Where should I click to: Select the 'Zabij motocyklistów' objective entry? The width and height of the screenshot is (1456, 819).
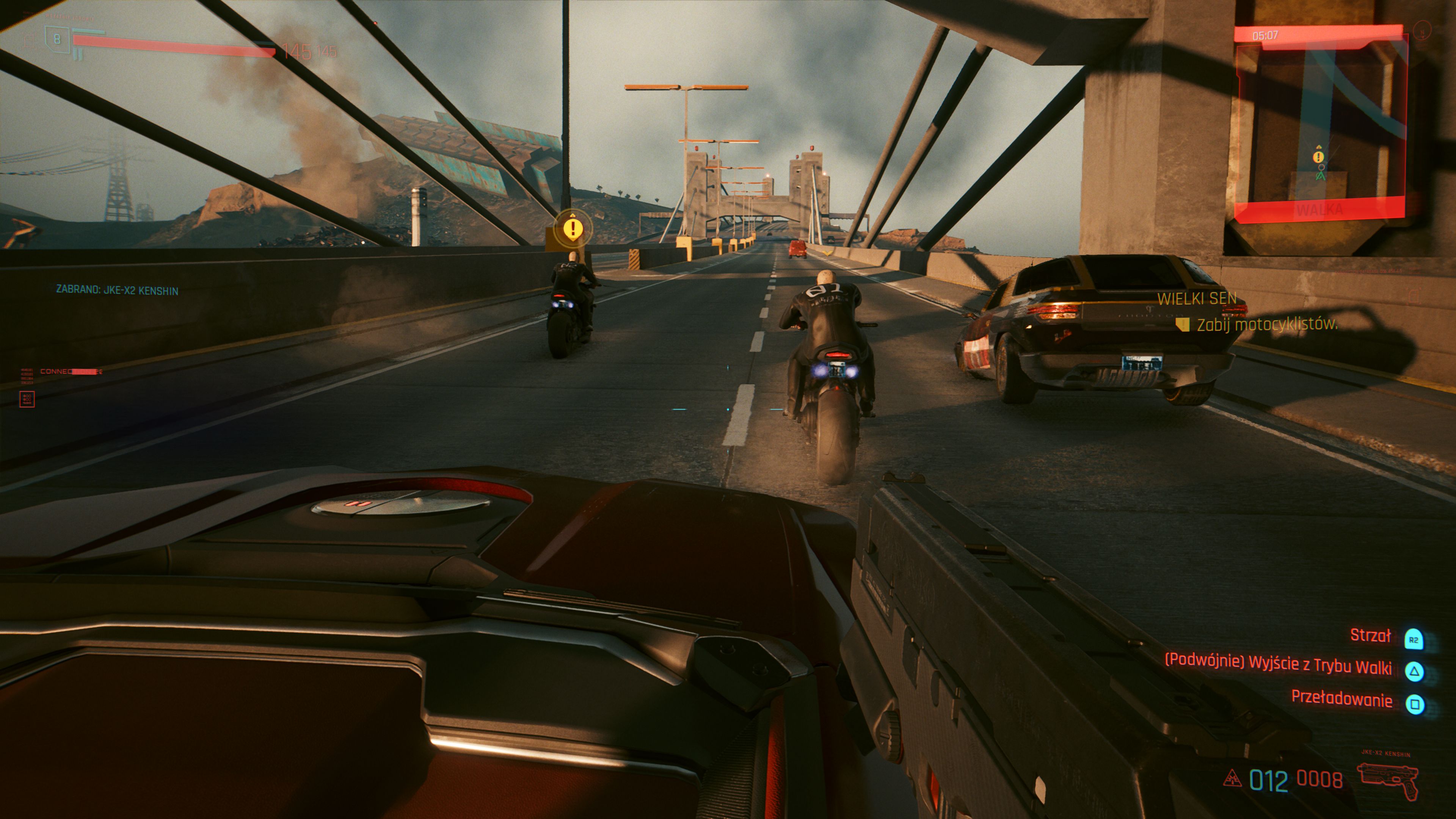(x=1267, y=325)
